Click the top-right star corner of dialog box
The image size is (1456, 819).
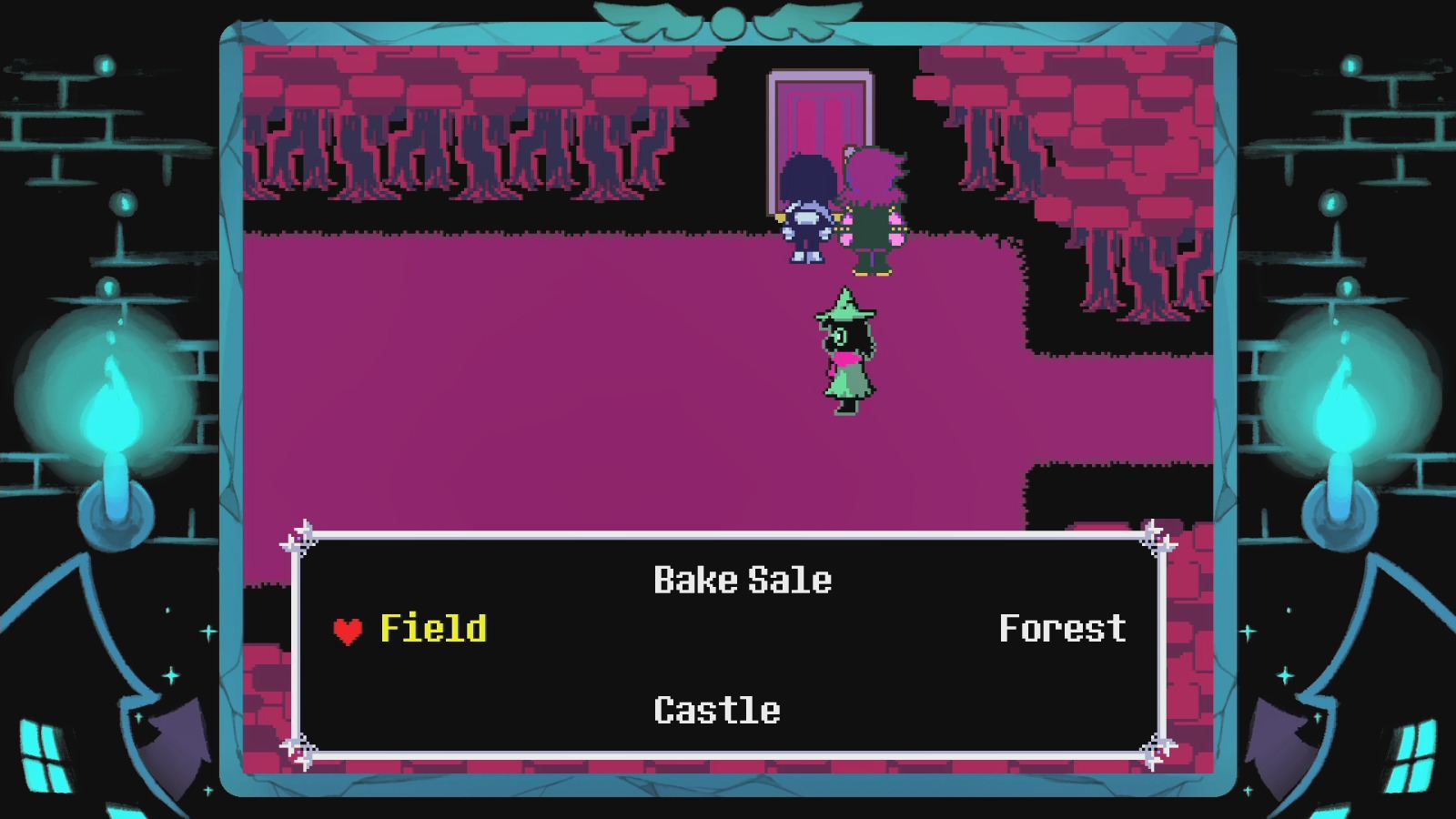click(1157, 536)
